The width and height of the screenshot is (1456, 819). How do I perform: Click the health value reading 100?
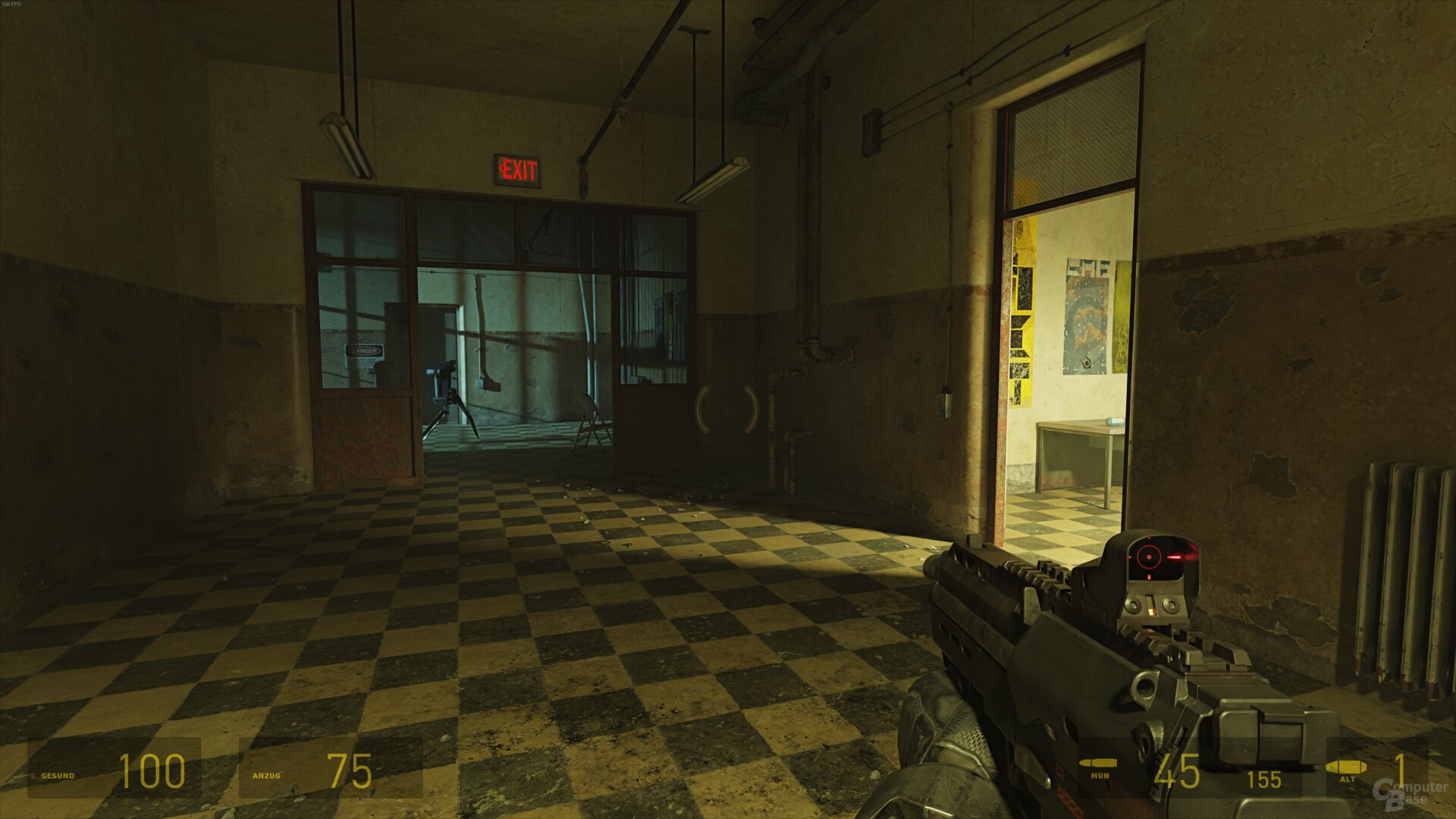point(152,772)
